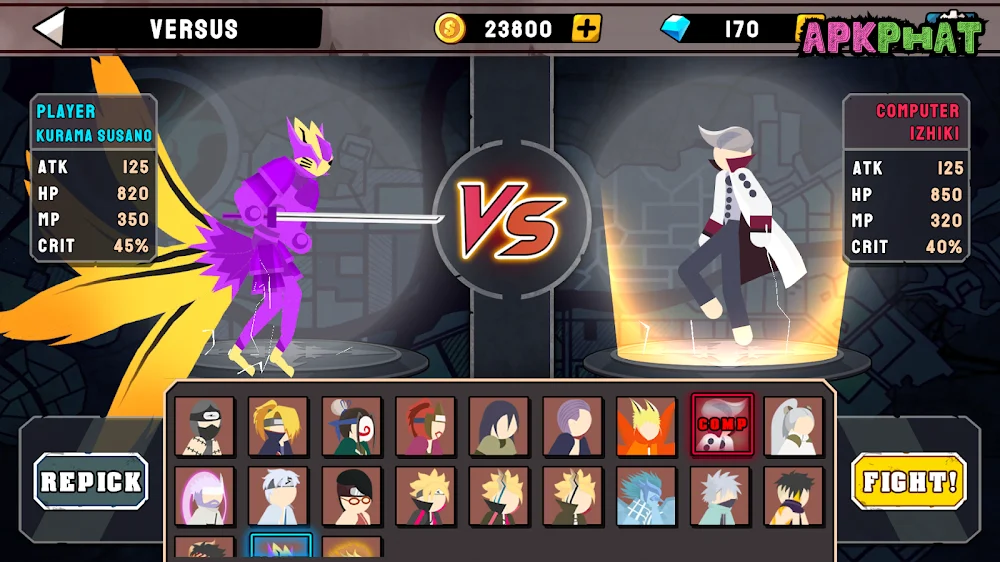Select the blue armored spirit fighter portrait
Image resolution: width=1000 pixels, height=562 pixels.
(647, 496)
